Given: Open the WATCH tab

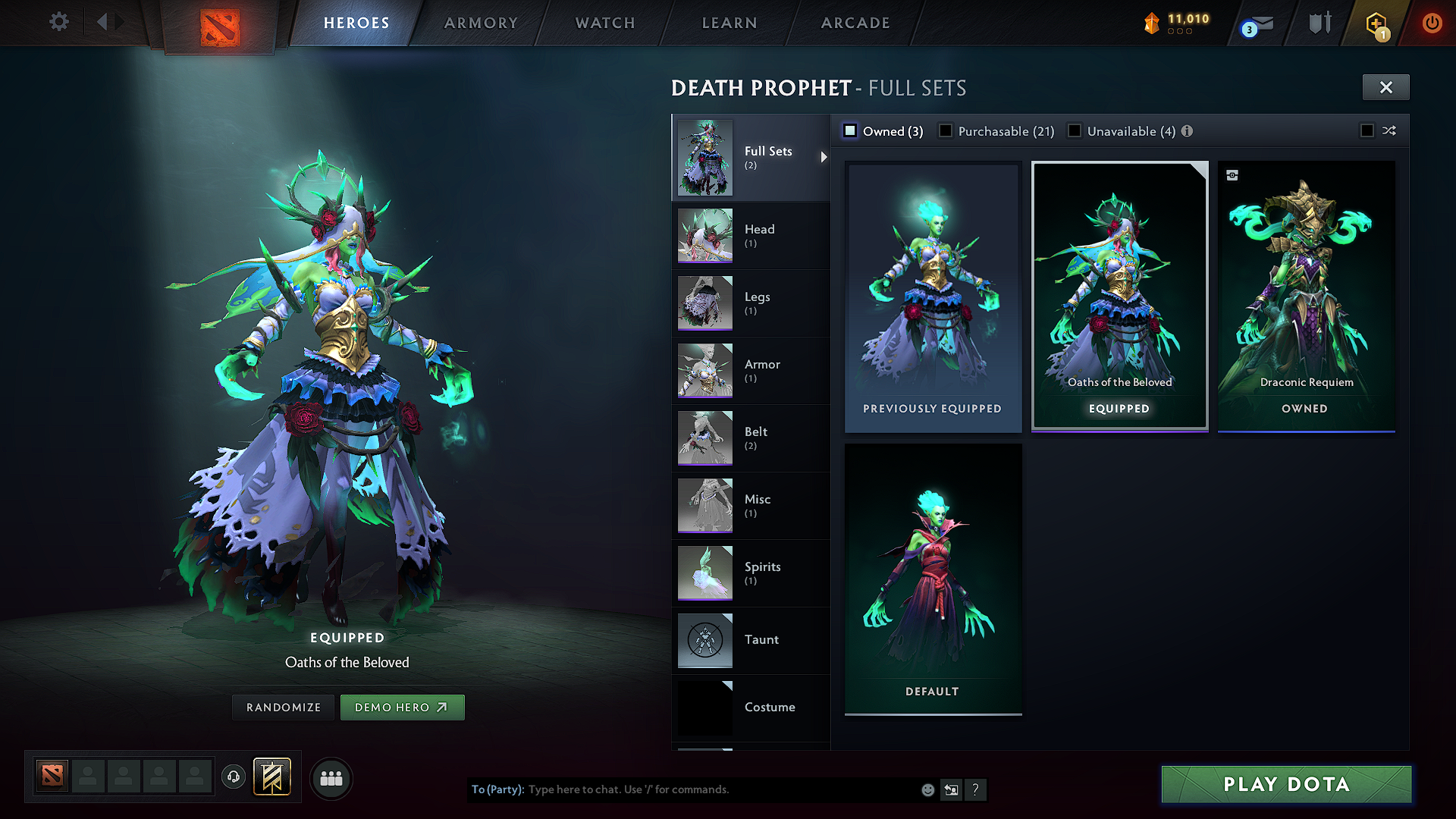Looking at the screenshot, I should click(x=604, y=23).
